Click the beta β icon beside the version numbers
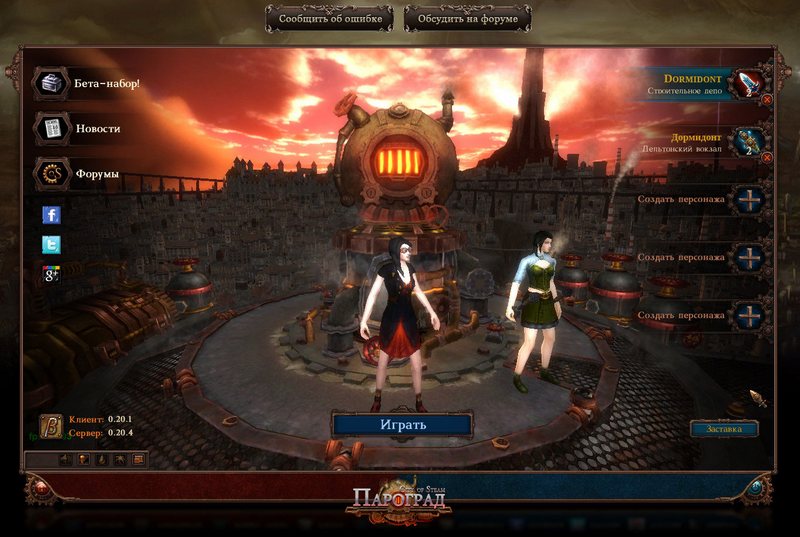 tap(51, 426)
